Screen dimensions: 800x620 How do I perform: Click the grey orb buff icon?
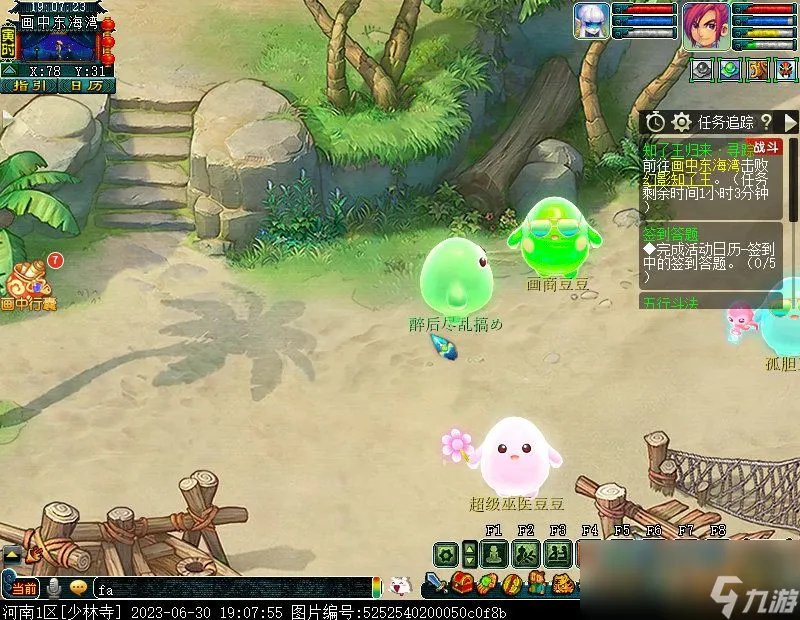tap(702, 70)
